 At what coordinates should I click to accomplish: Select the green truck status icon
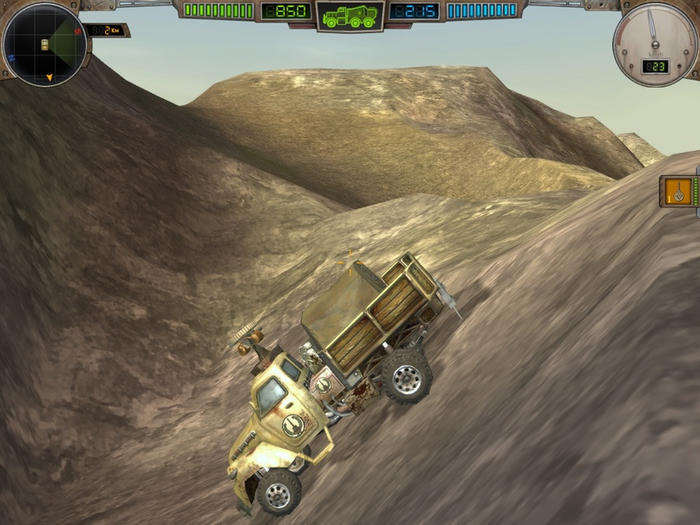(350, 16)
